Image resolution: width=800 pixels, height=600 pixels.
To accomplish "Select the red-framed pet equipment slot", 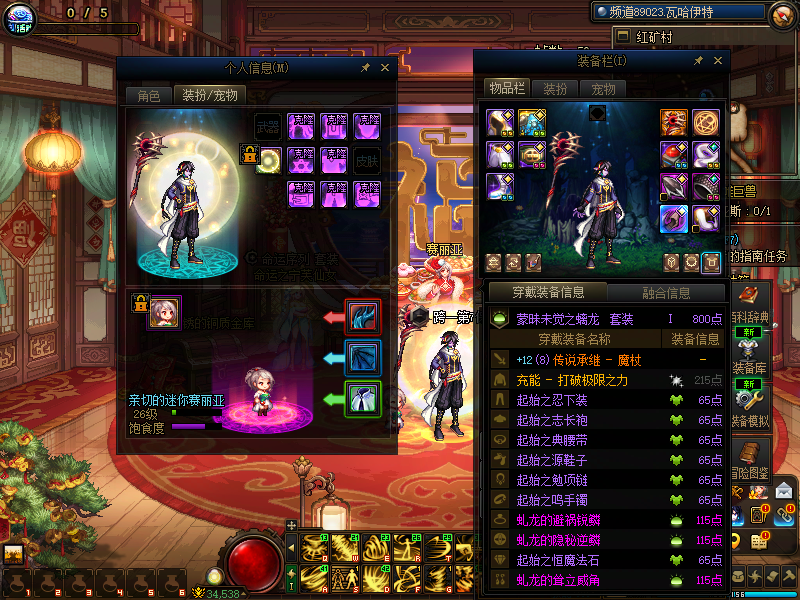I will pyautogui.click(x=361, y=316).
